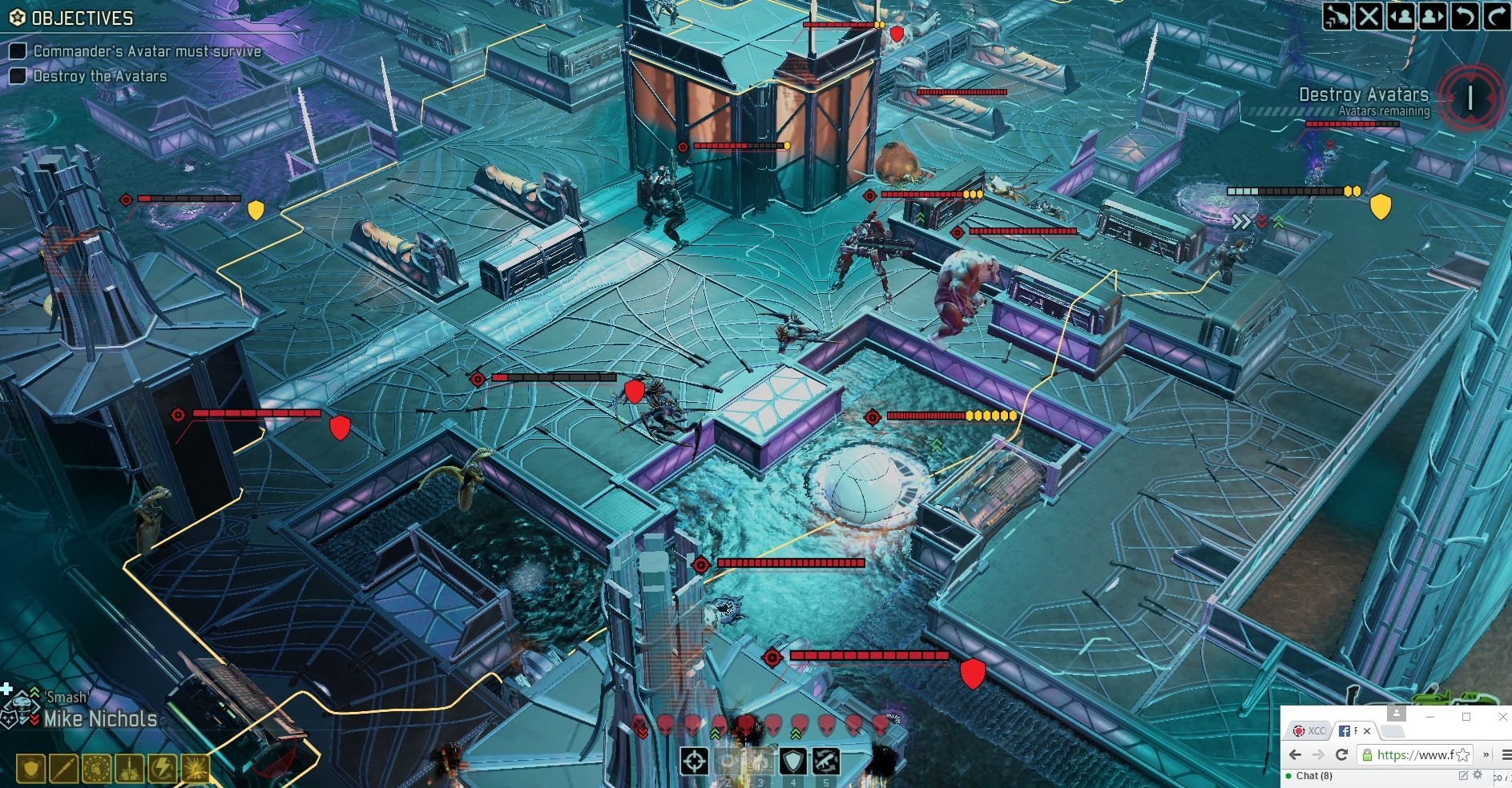Open the Chrome hamburger menu

1506,756
